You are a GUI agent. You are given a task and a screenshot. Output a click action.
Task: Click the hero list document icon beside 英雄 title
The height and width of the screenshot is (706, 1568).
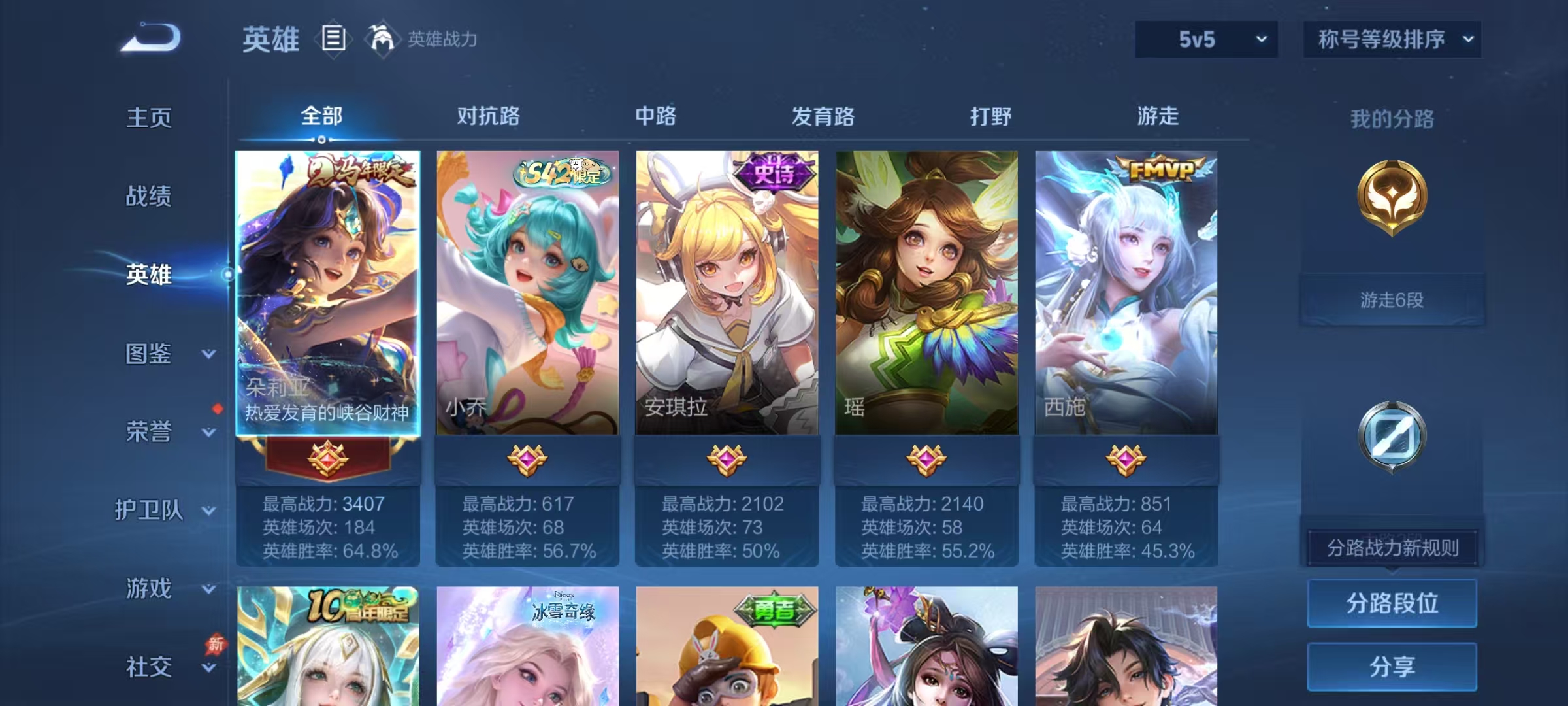coord(334,39)
